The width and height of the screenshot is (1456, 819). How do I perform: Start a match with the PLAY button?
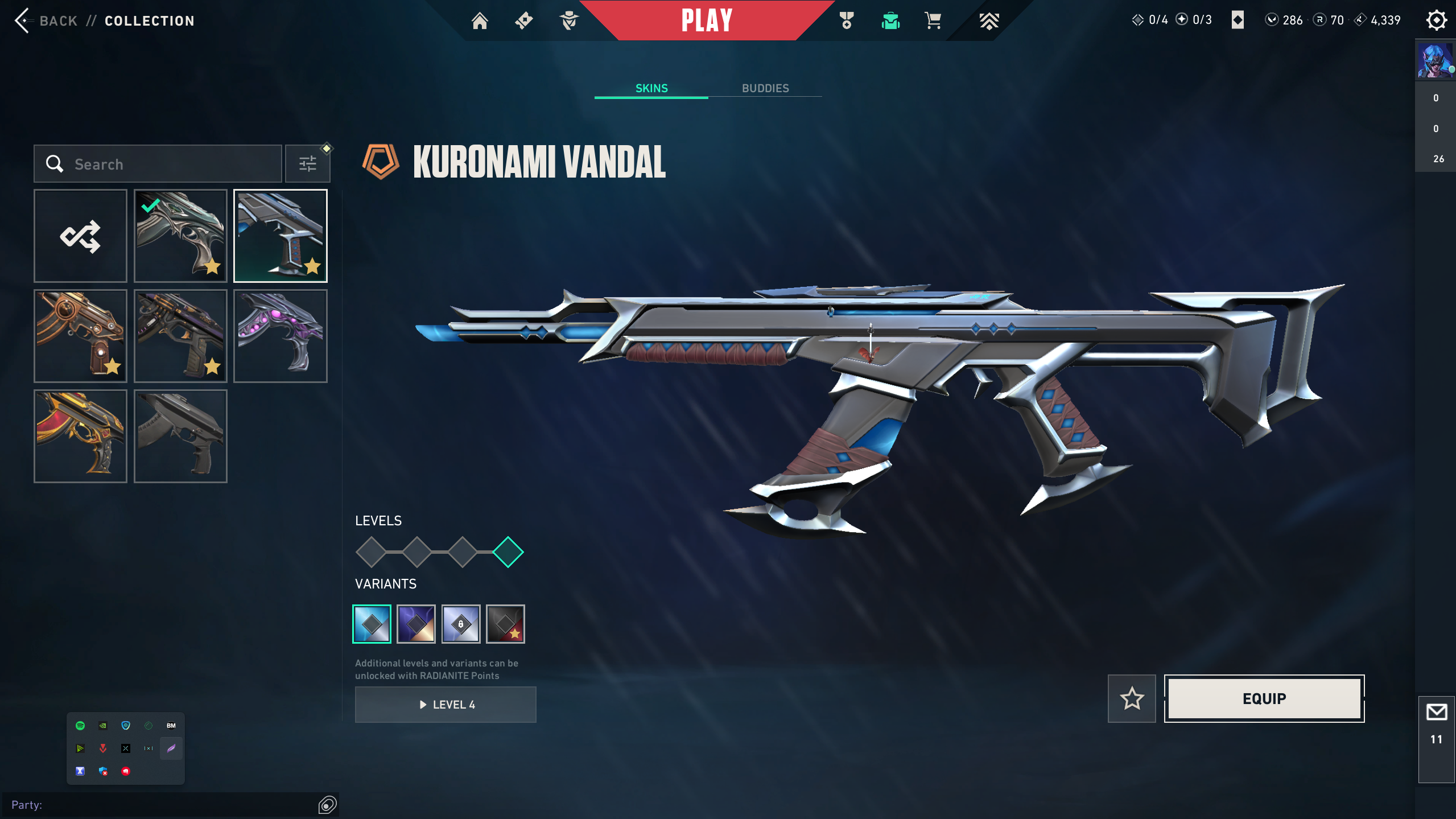[706, 21]
